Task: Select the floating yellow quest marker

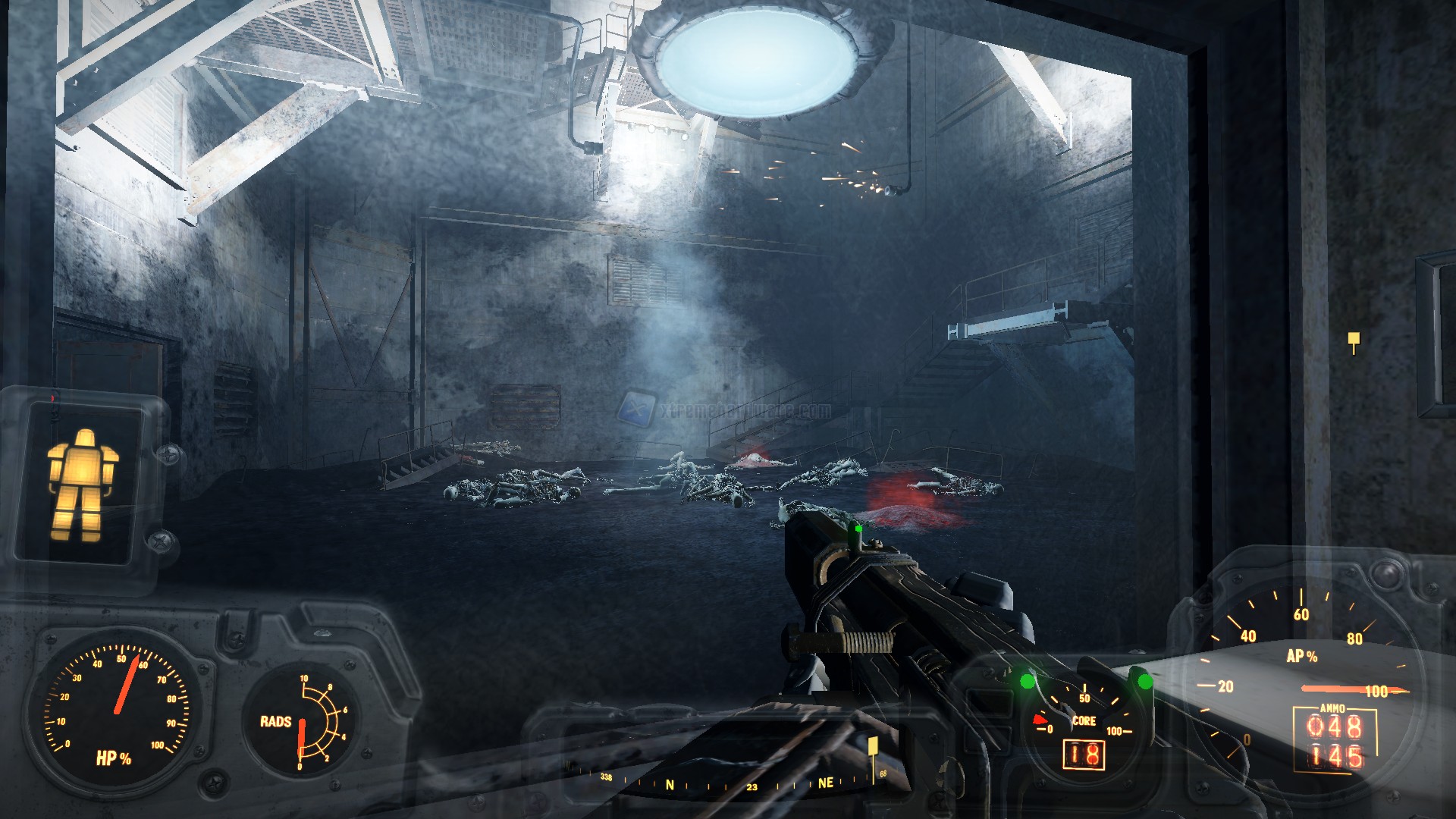Action: (1354, 341)
